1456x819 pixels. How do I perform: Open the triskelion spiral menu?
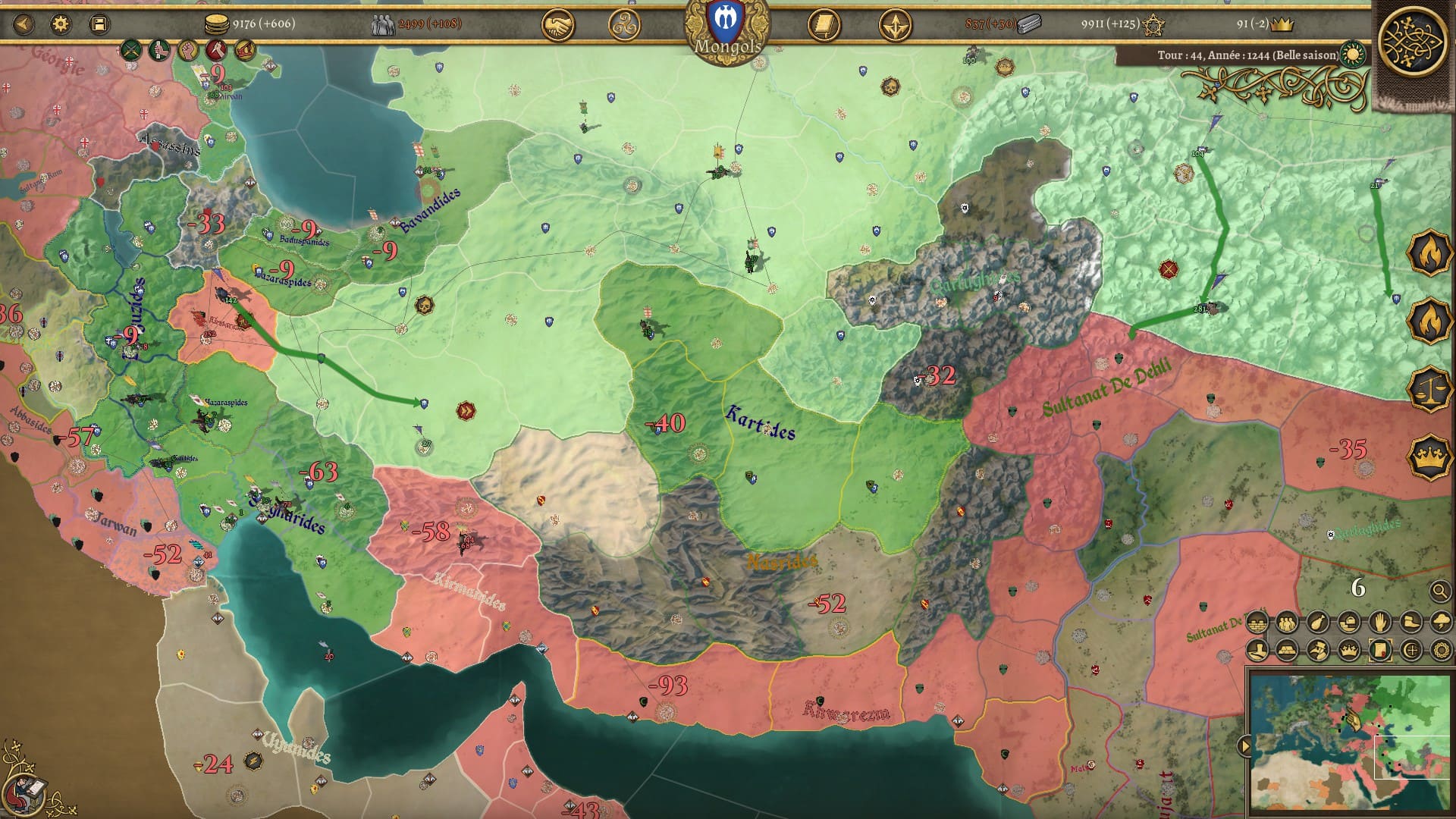click(624, 27)
